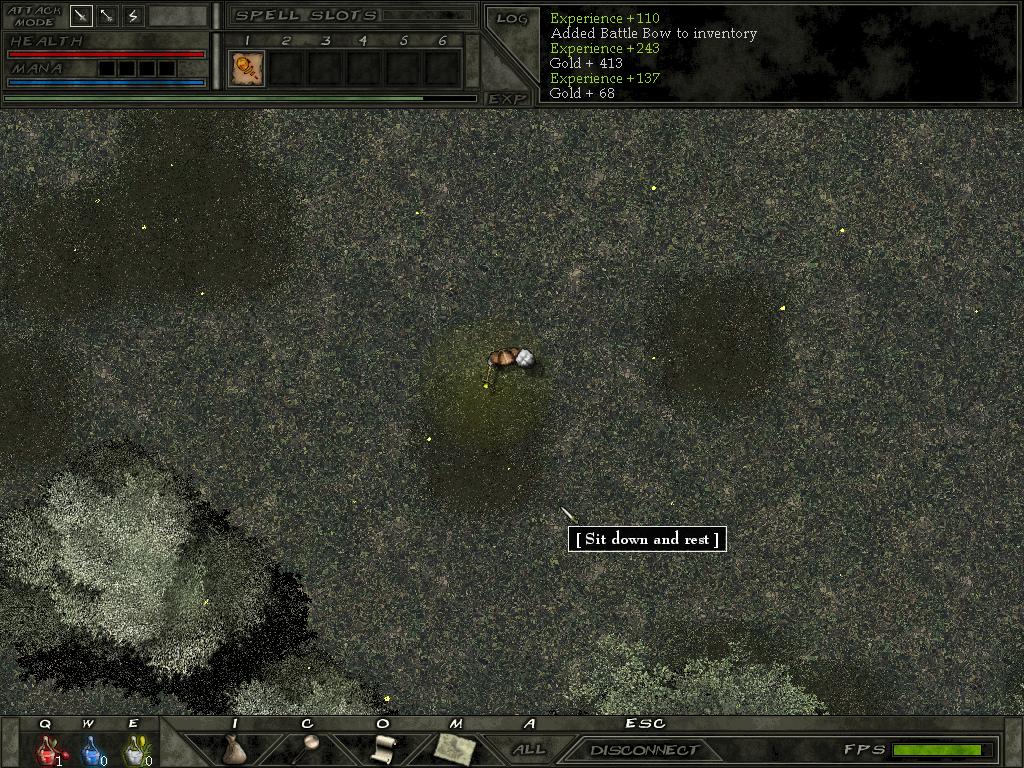Image resolution: width=1024 pixels, height=768 pixels.
Task: Open the world map parchment
Action: point(455,748)
